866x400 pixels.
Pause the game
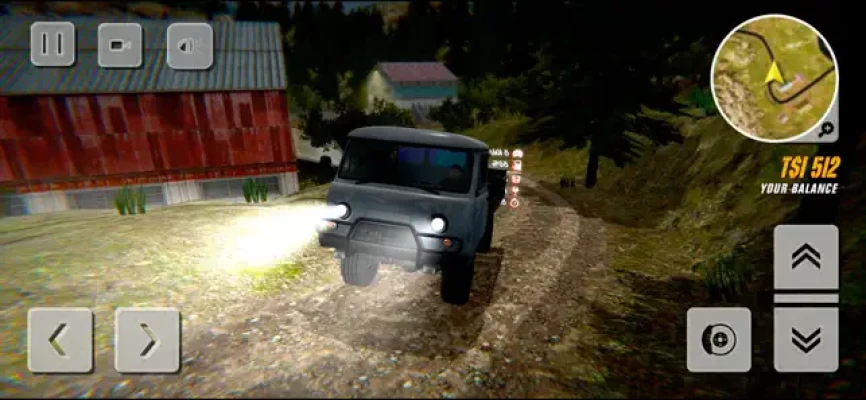[x=53, y=45]
